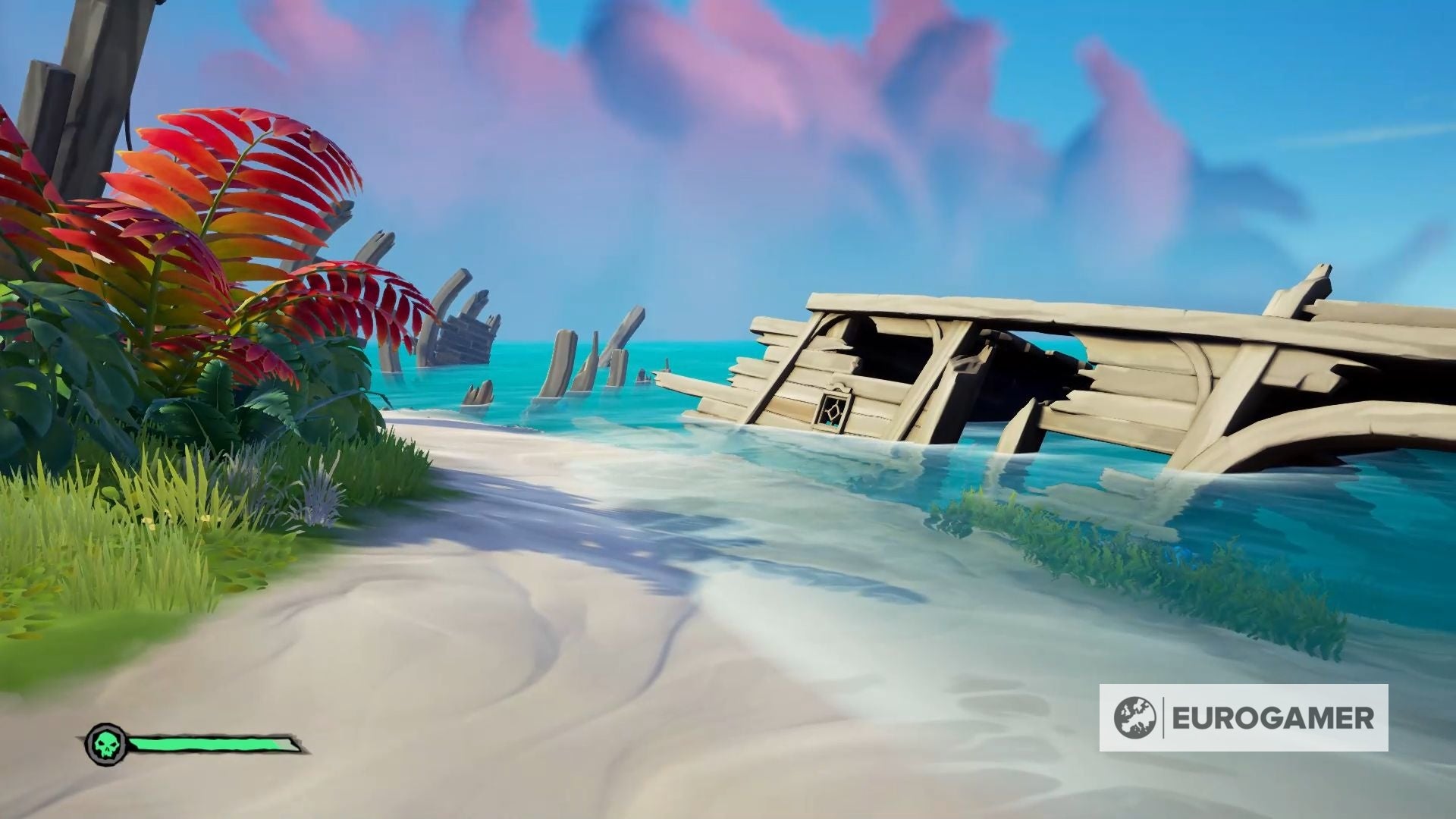Viewport: 1456px width, 819px height.
Task: Click the small square hatch on the shipwreck
Action: [833, 413]
